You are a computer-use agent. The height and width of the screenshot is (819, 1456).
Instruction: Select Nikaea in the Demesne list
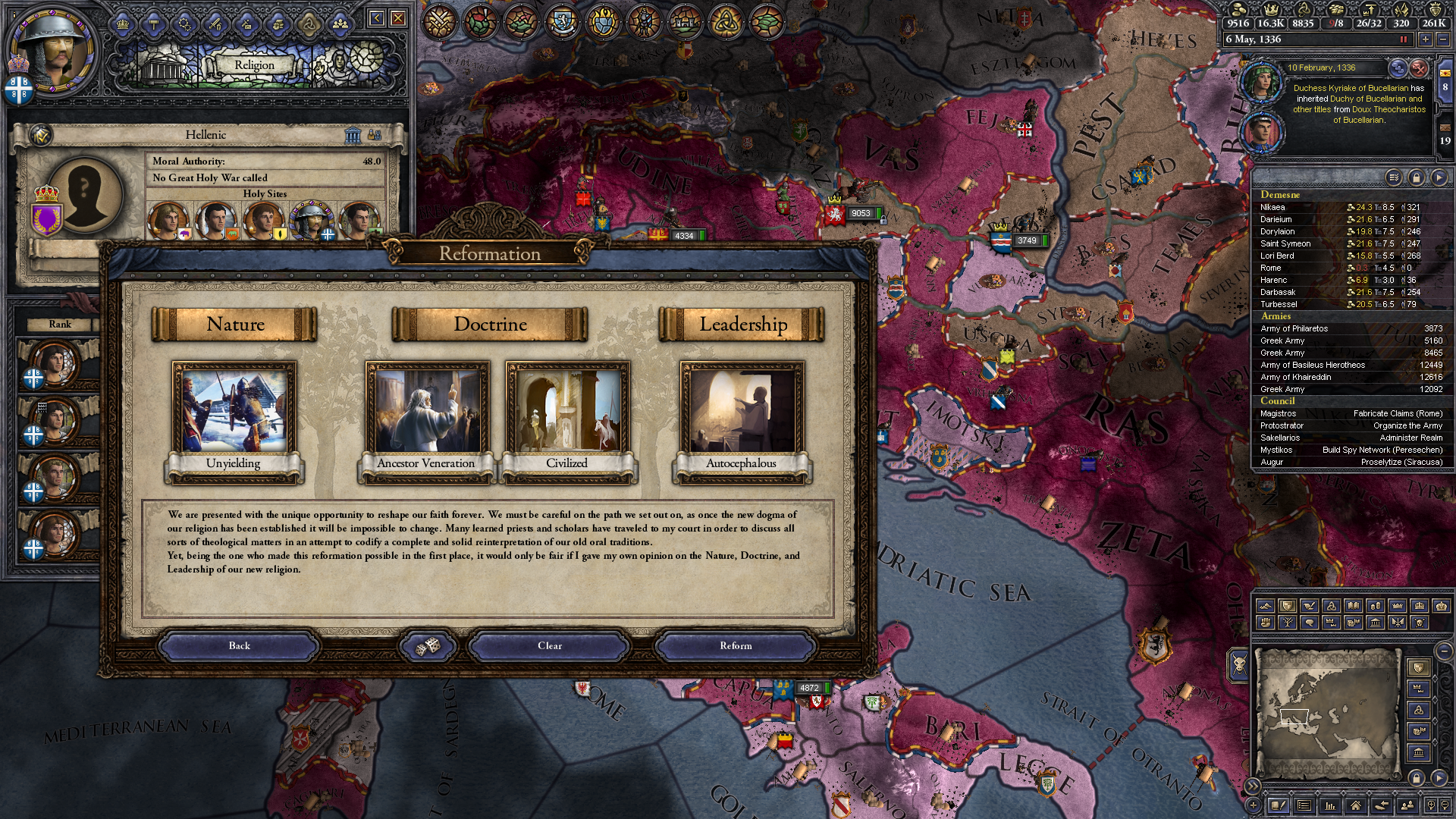click(x=1272, y=207)
